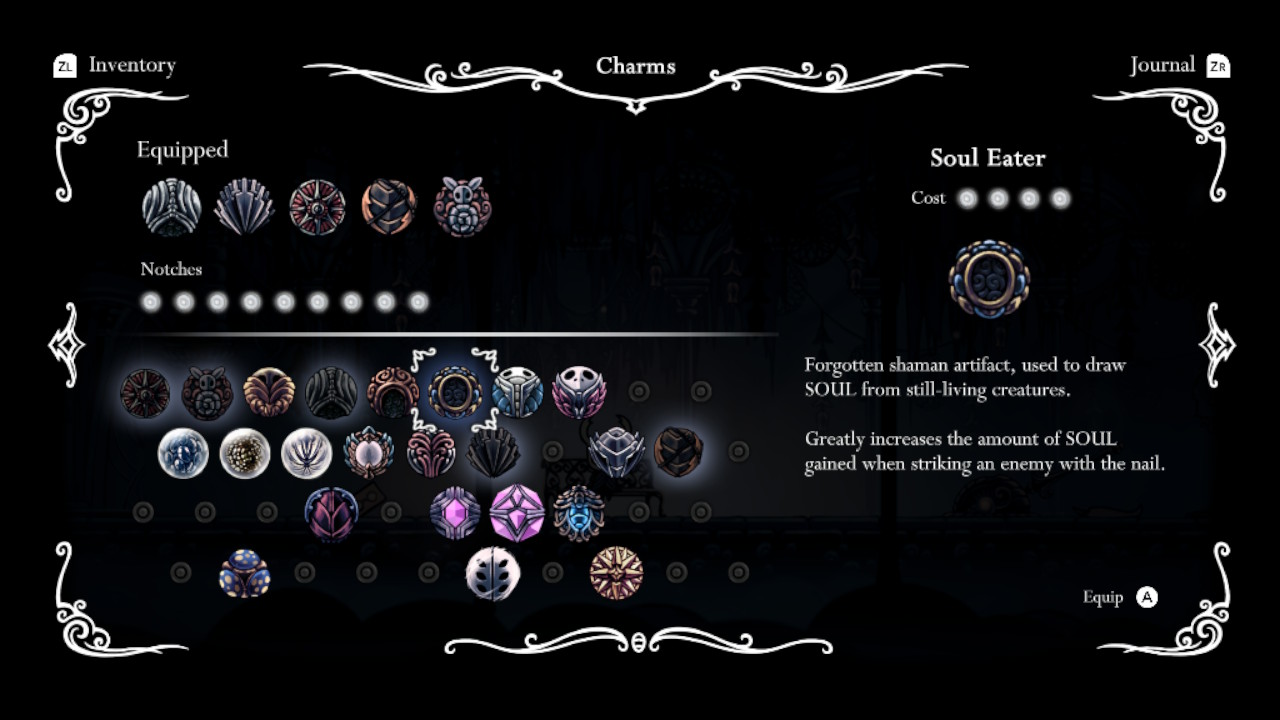Click the Notches meter under Equipped
The image size is (1280, 720).
pyautogui.click(x=285, y=301)
